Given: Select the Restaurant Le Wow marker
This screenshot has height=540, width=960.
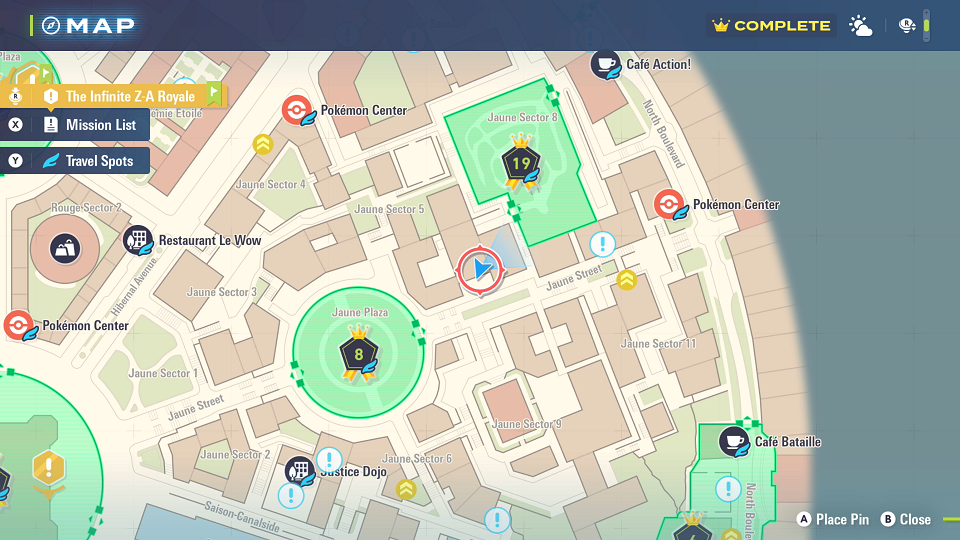Looking at the screenshot, I should [x=138, y=240].
